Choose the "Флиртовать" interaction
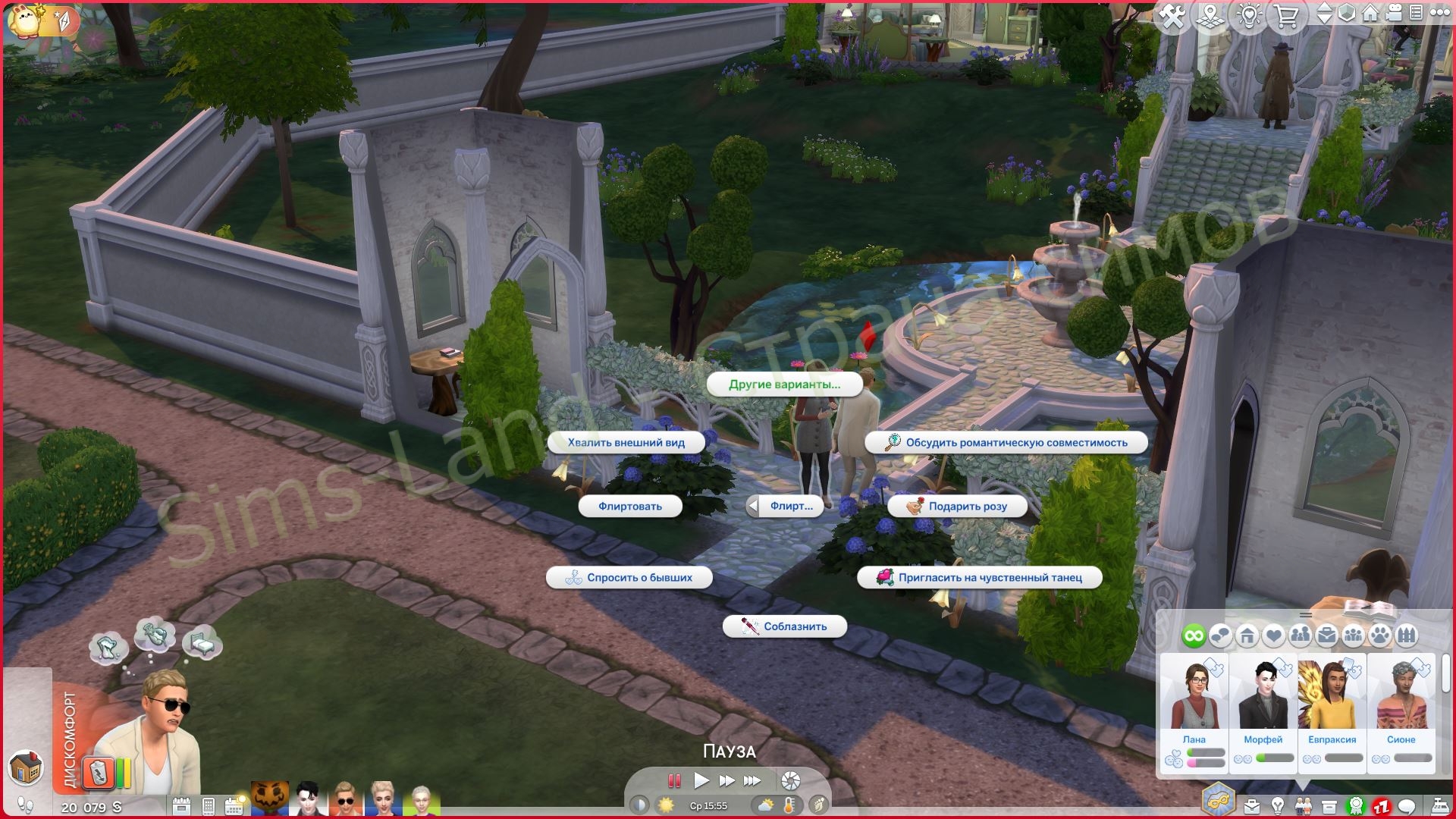The image size is (1456, 819). click(629, 507)
